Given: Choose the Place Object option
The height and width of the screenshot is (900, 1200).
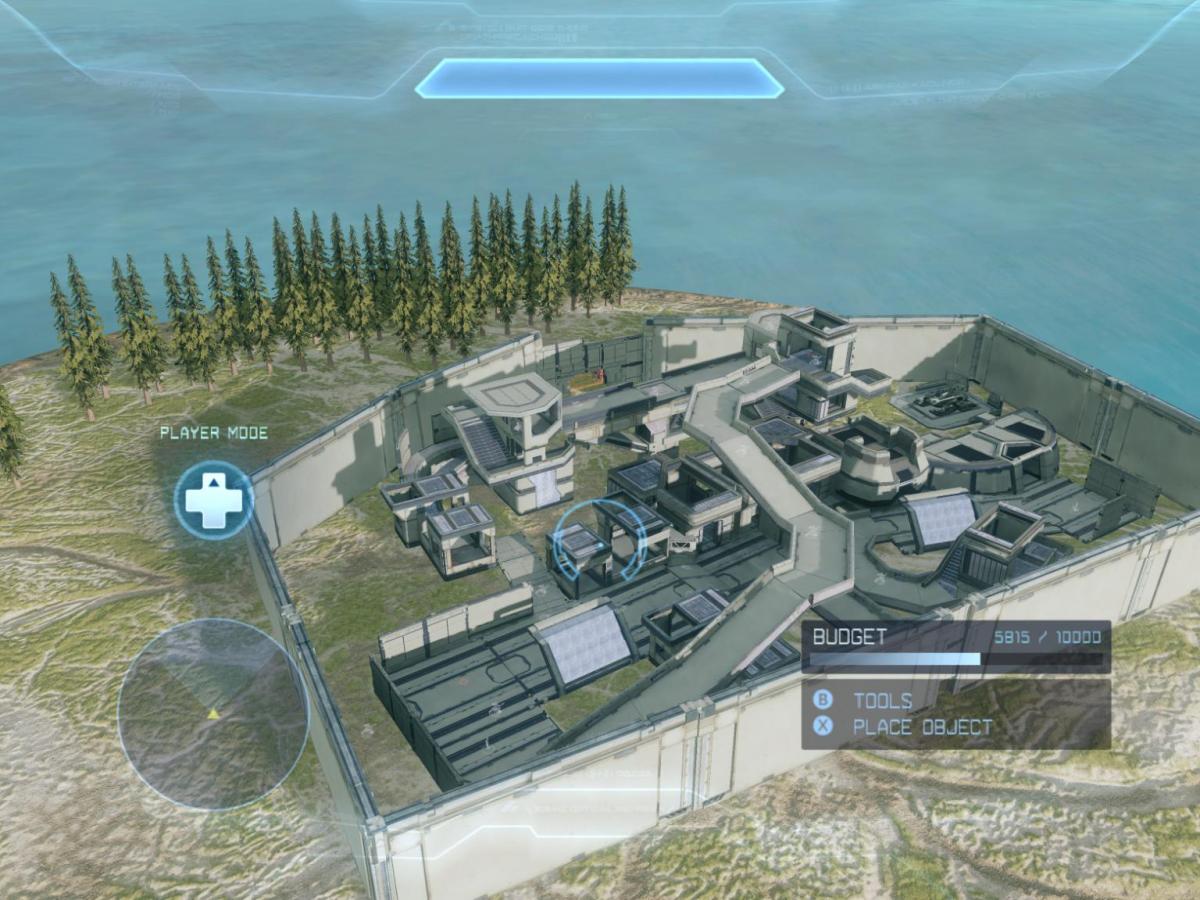Looking at the screenshot, I should pyautogui.click(x=921, y=727).
